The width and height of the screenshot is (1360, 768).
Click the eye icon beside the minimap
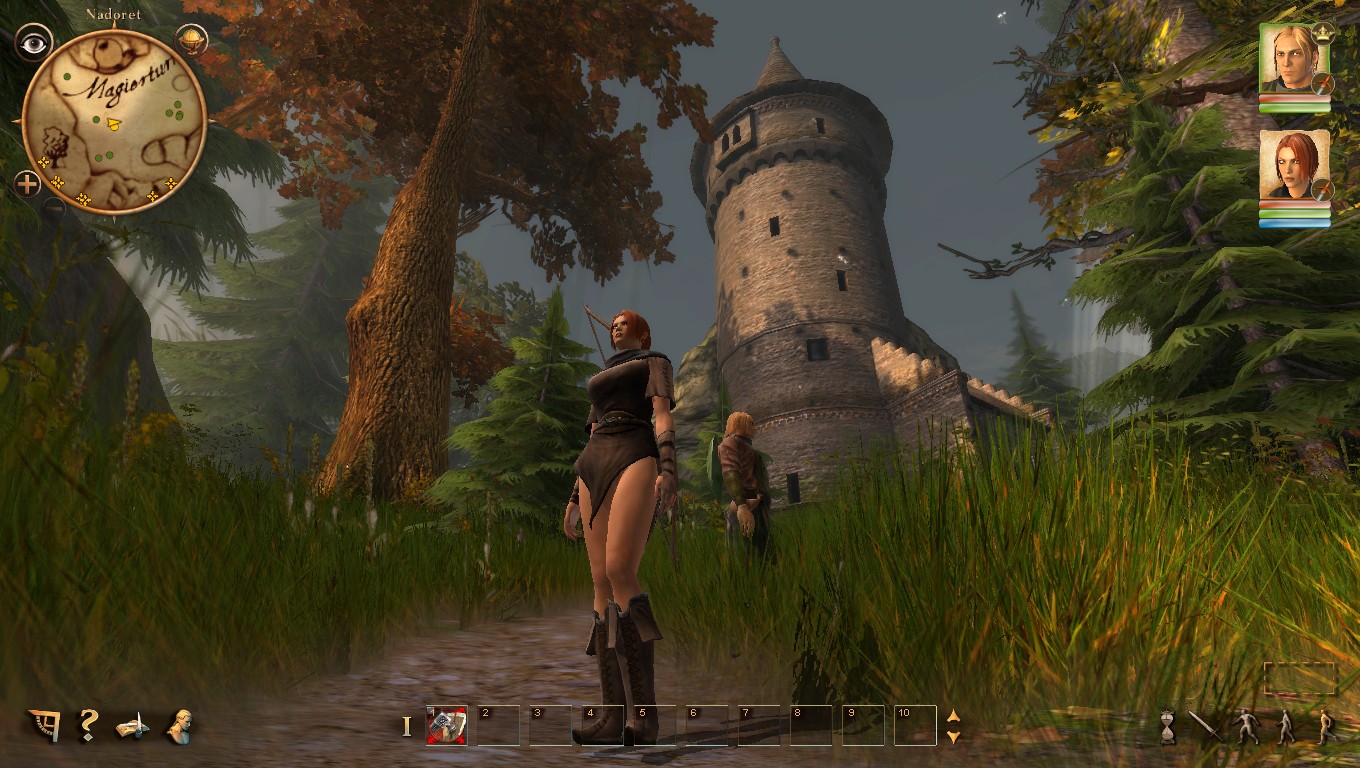click(x=33, y=43)
